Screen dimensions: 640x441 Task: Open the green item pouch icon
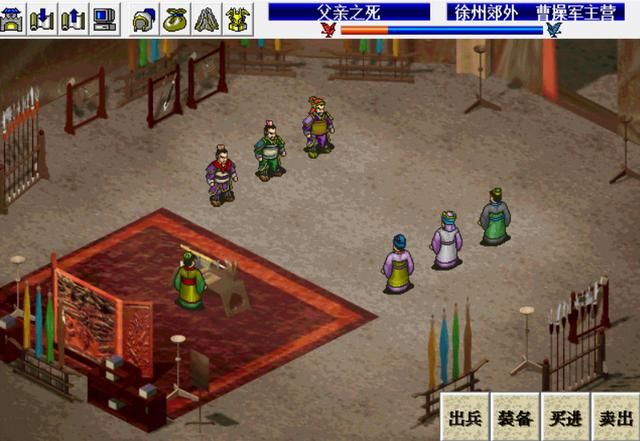tap(175, 15)
